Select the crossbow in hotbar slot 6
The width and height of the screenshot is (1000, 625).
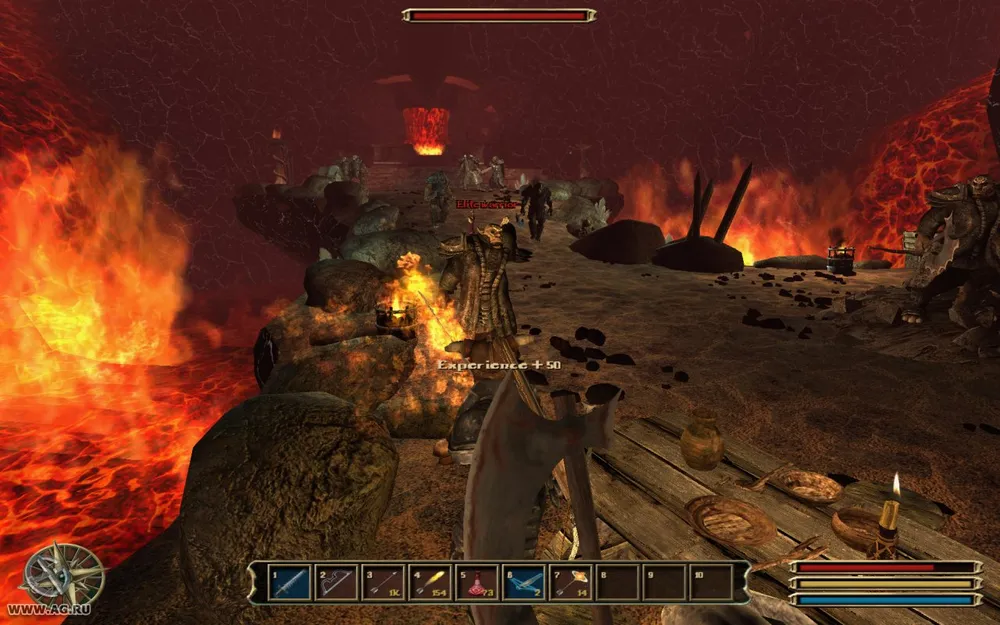pyautogui.click(x=524, y=582)
